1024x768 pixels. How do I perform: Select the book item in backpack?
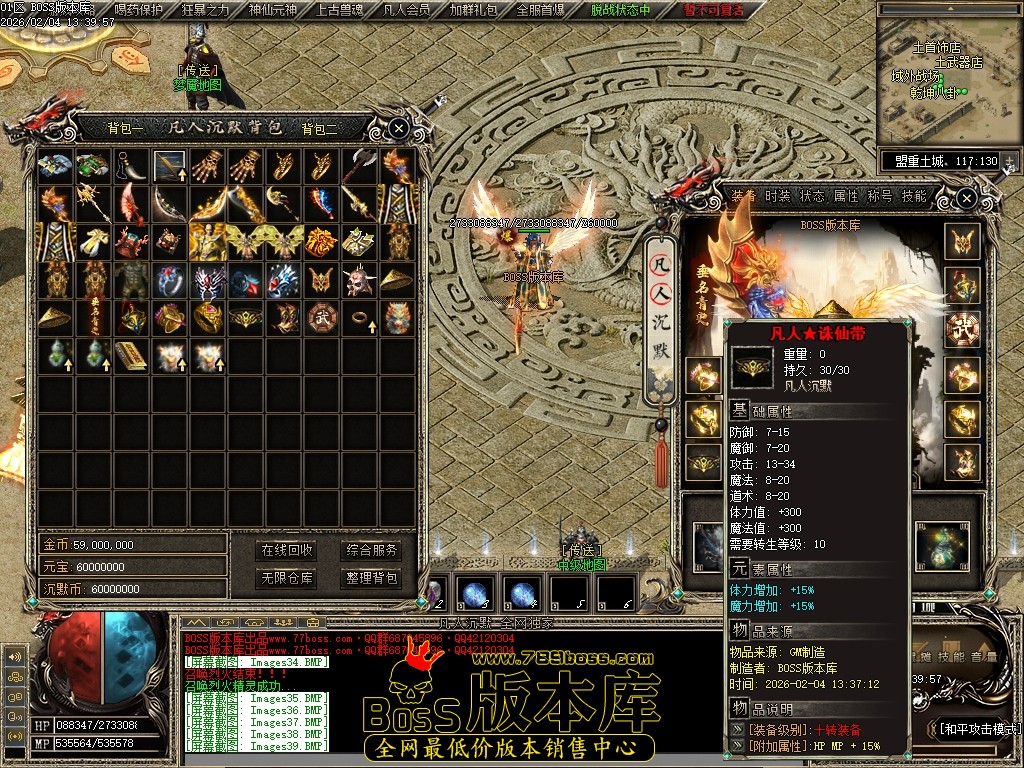(130, 355)
